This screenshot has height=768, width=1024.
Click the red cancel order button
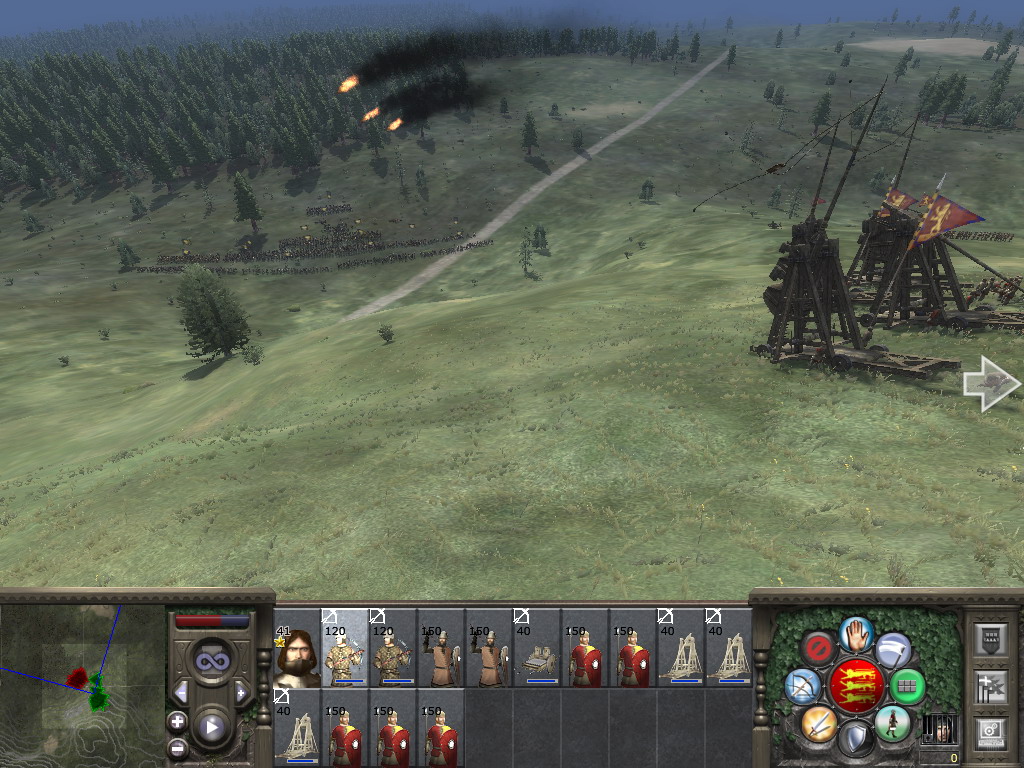tap(818, 648)
